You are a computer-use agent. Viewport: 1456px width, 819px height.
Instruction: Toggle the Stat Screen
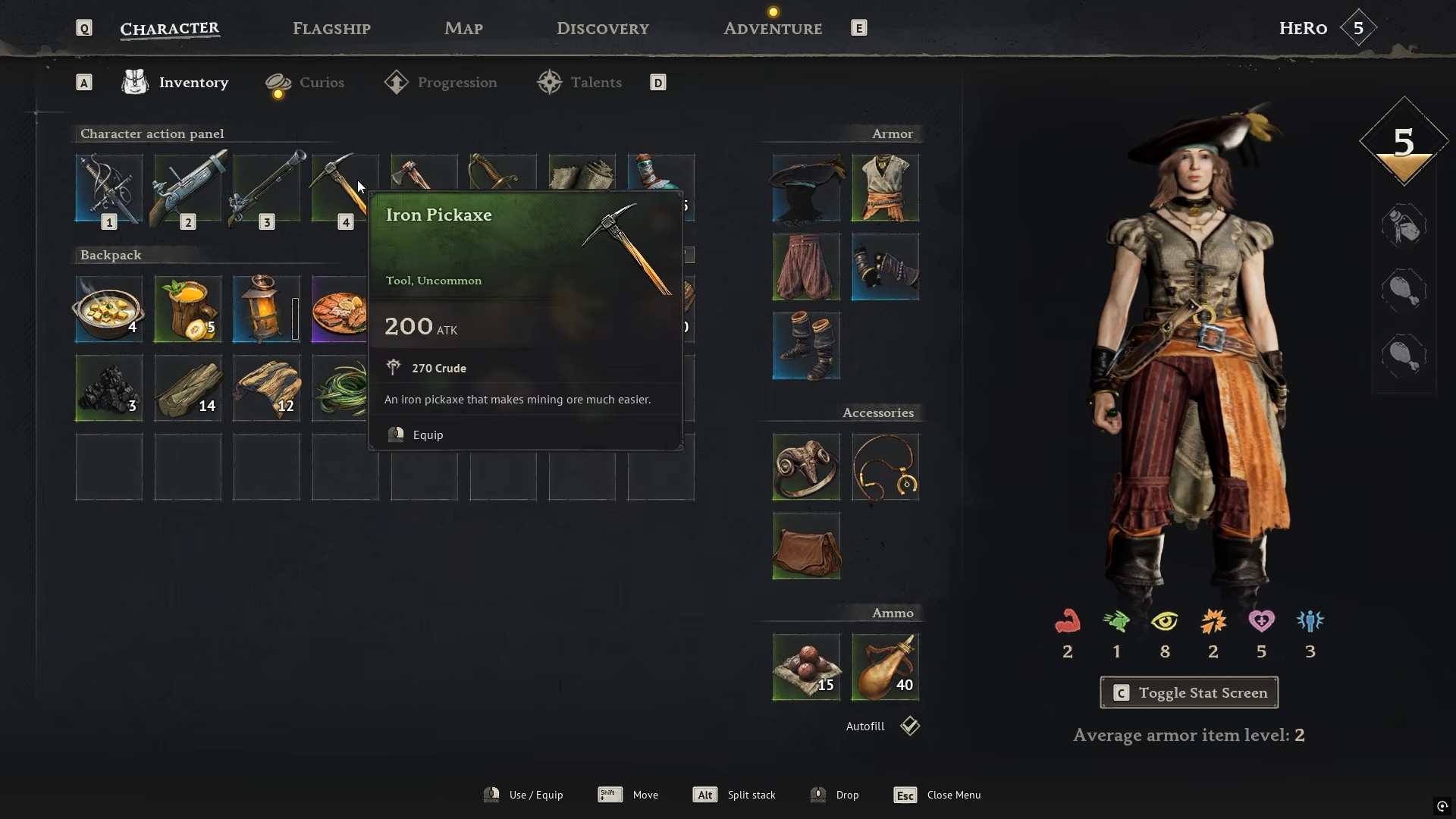pyautogui.click(x=1188, y=692)
